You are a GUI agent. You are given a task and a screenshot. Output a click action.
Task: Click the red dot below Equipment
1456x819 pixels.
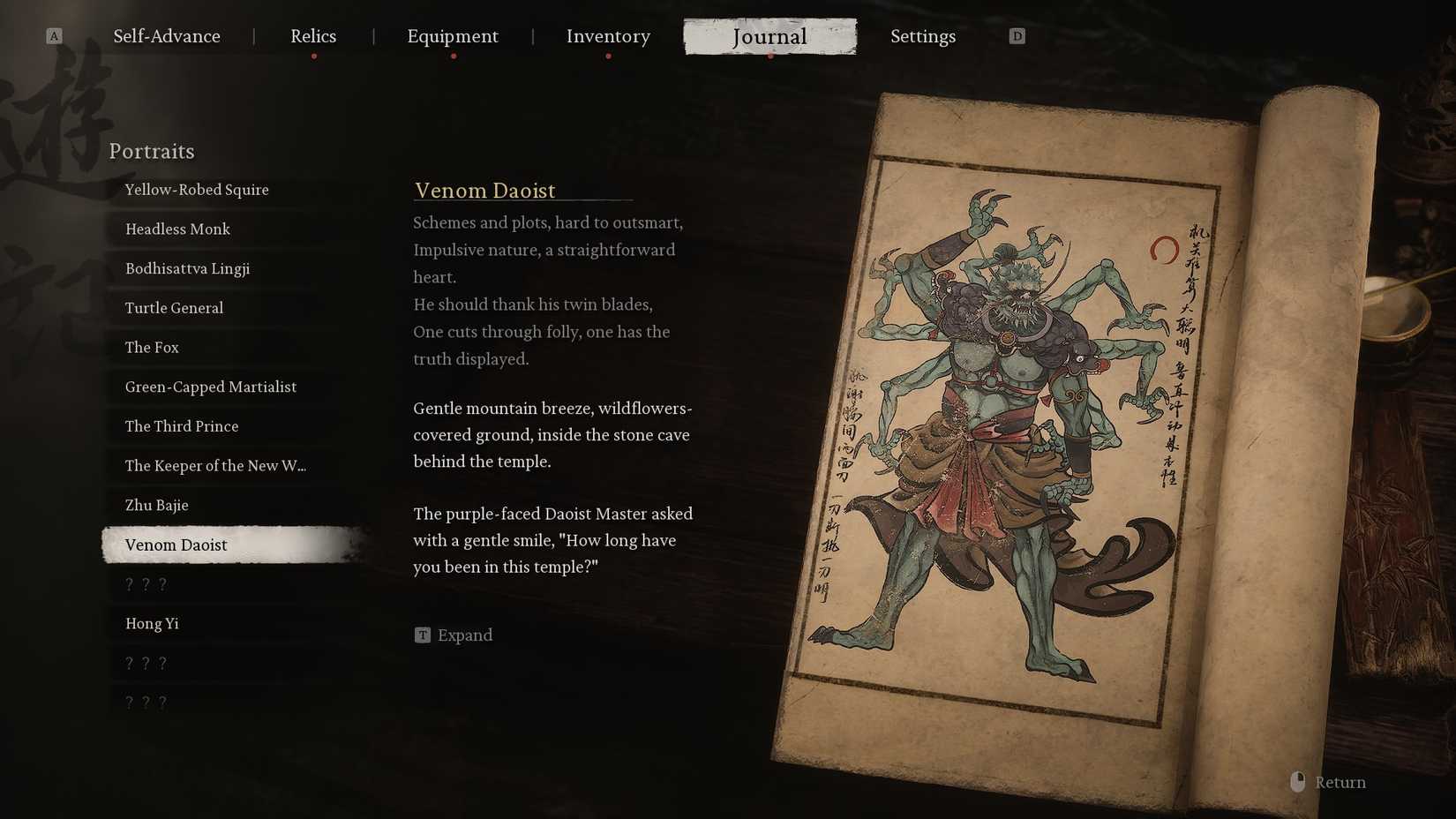pyautogui.click(x=454, y=55)
